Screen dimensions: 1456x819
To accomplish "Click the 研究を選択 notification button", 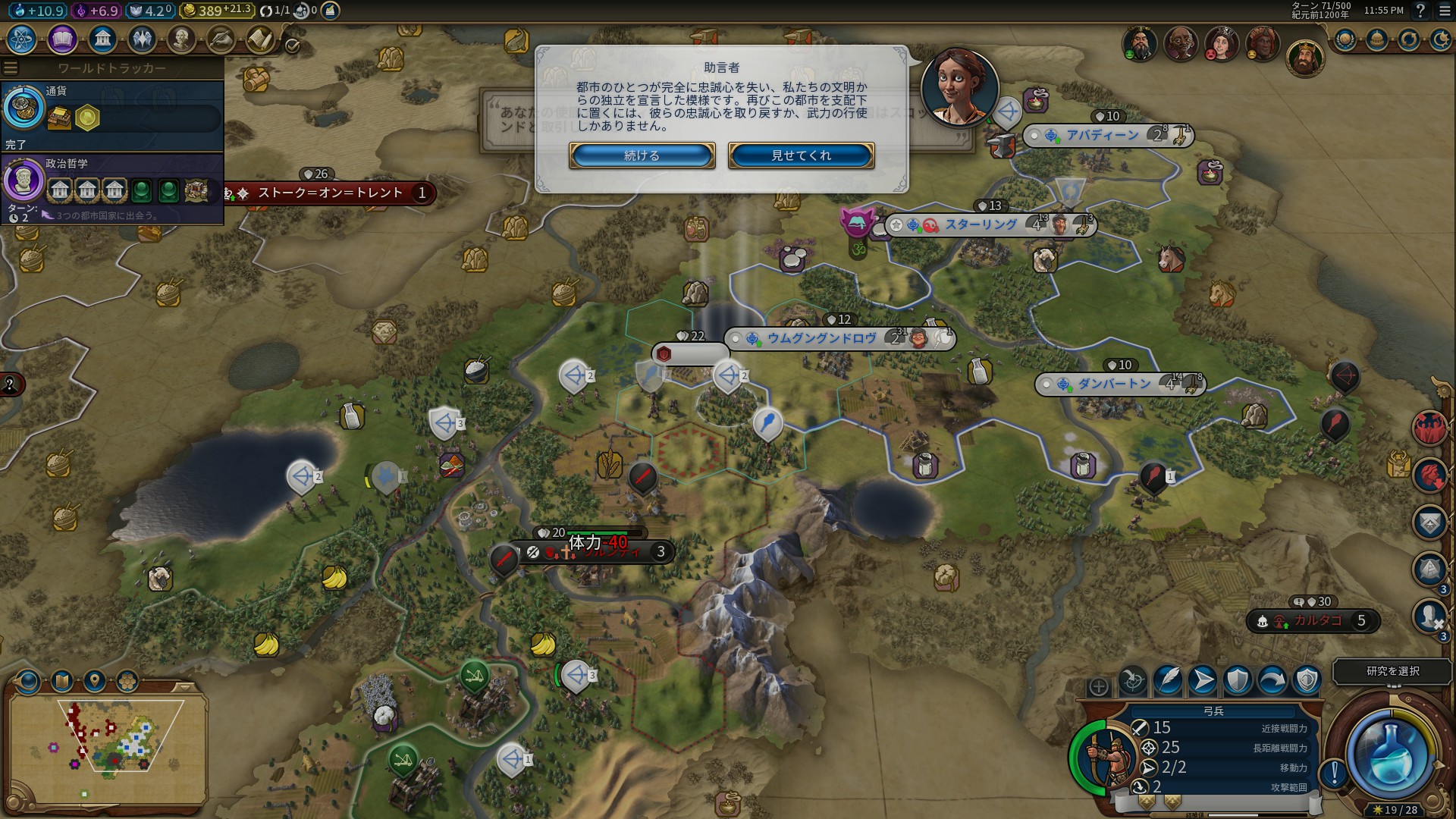I will click(x=1392, y=671).
